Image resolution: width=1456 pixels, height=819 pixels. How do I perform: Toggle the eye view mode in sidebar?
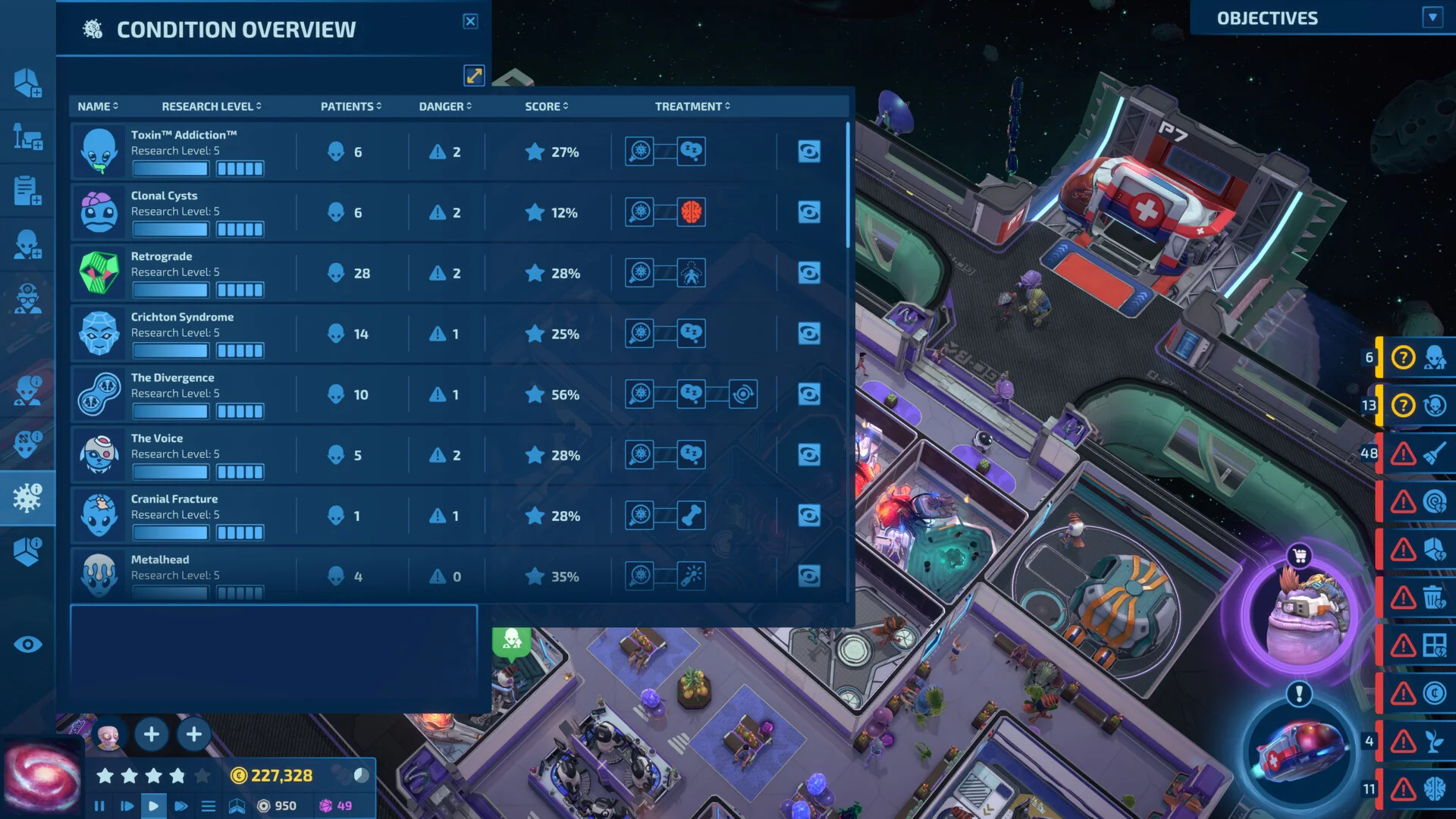(x=28, y=645)
